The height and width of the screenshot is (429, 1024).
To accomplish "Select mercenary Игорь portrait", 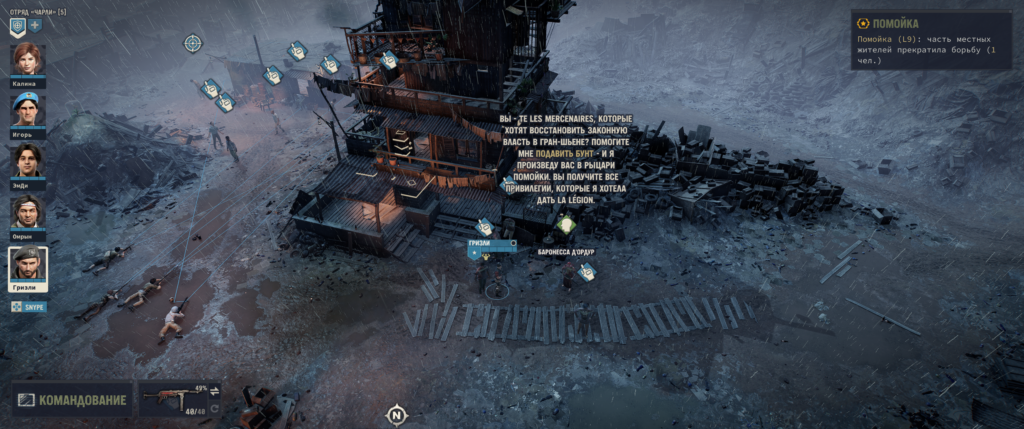I will coord(28,111).
